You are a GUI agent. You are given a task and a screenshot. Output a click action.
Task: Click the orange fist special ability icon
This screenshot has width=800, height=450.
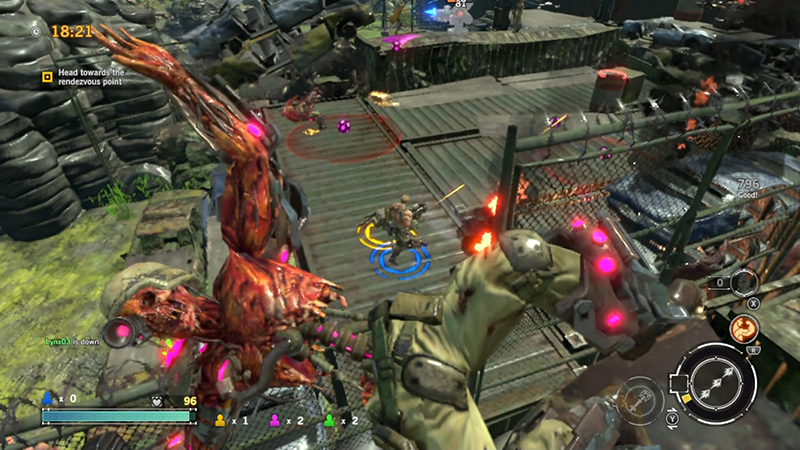(744, 328)
